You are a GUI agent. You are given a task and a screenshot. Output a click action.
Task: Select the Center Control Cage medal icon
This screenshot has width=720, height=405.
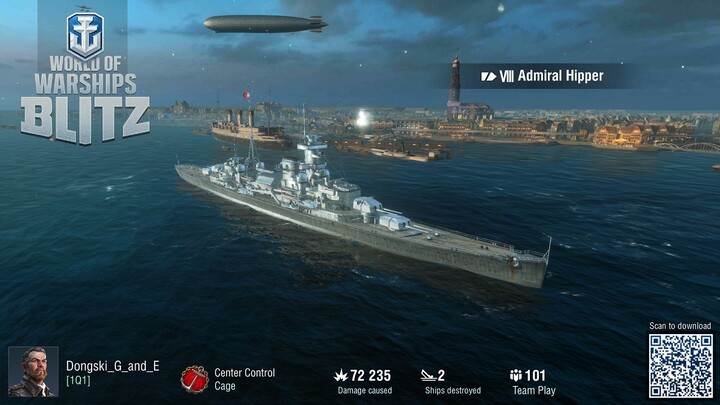(194, 378)
